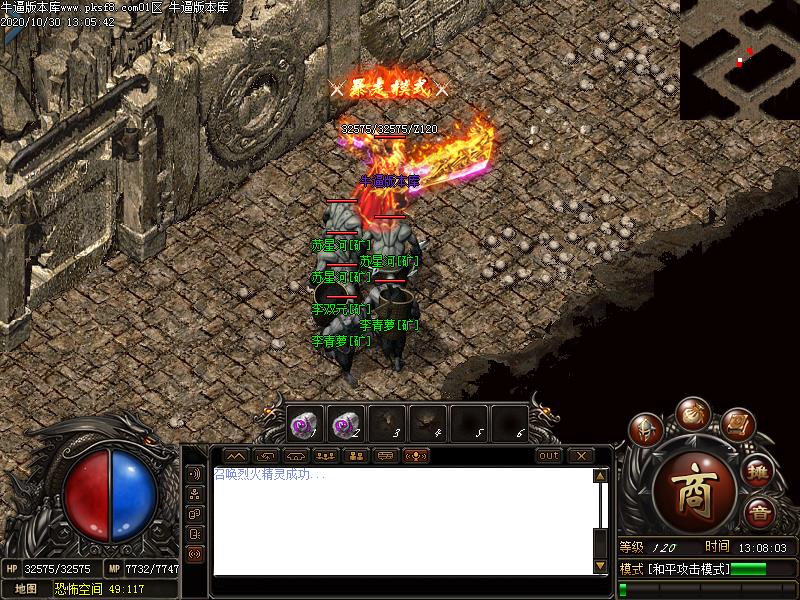
Task: Click the 摊 stall button
Action: (x=759, y=471)
